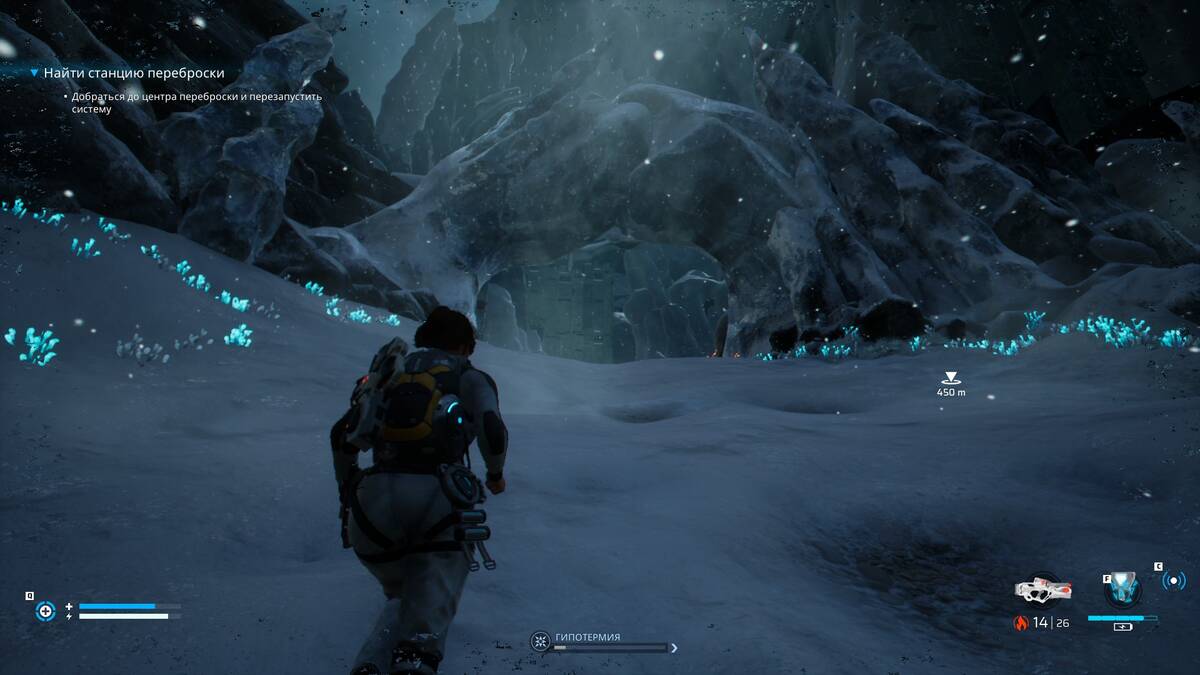
Task: Select the fire ammo type icon
Action: point(1021,623)
